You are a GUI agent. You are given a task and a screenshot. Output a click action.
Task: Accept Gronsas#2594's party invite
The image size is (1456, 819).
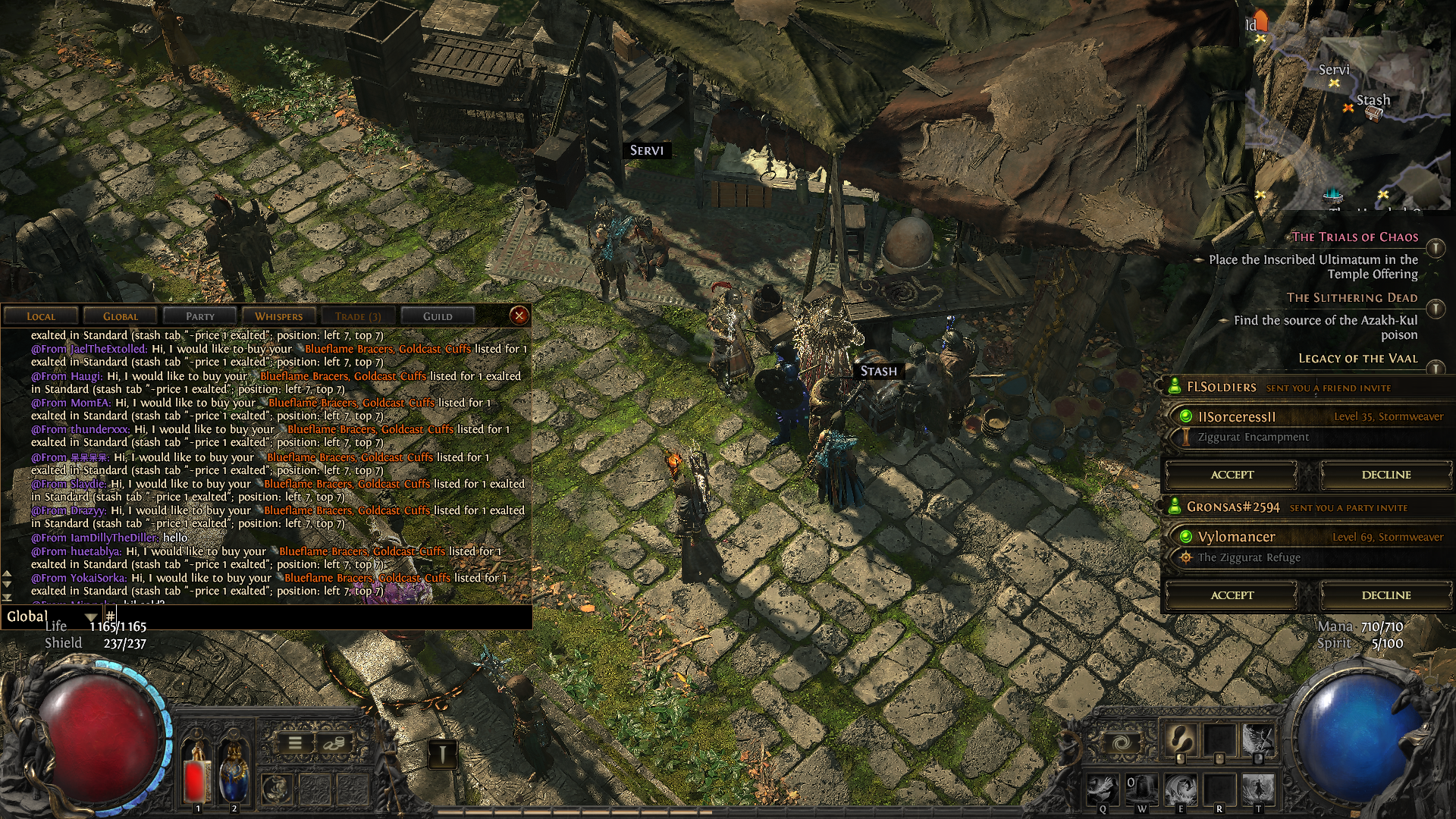(x=1232, y=595)
